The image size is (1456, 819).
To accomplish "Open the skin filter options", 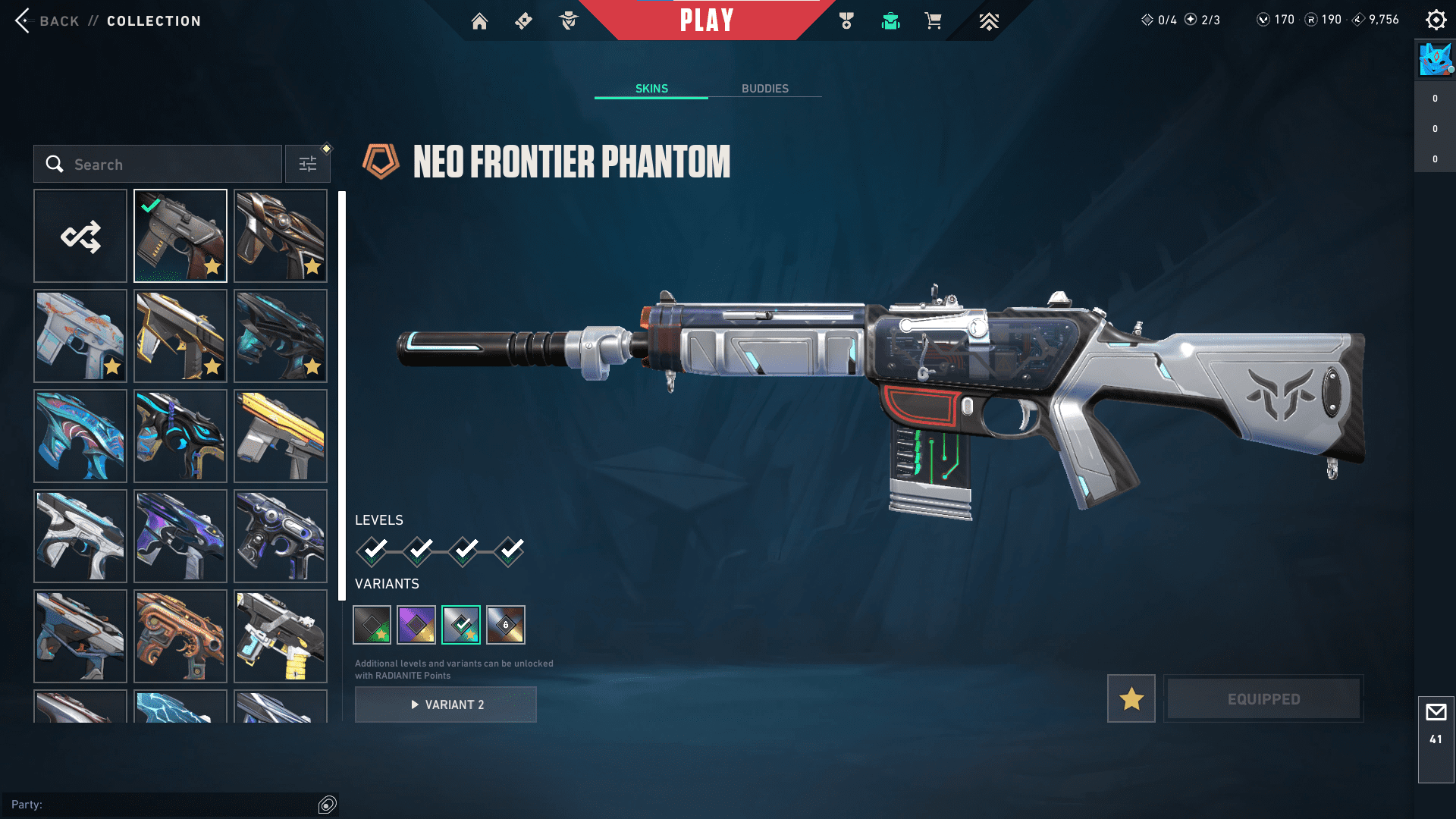I will pos(308,165).
